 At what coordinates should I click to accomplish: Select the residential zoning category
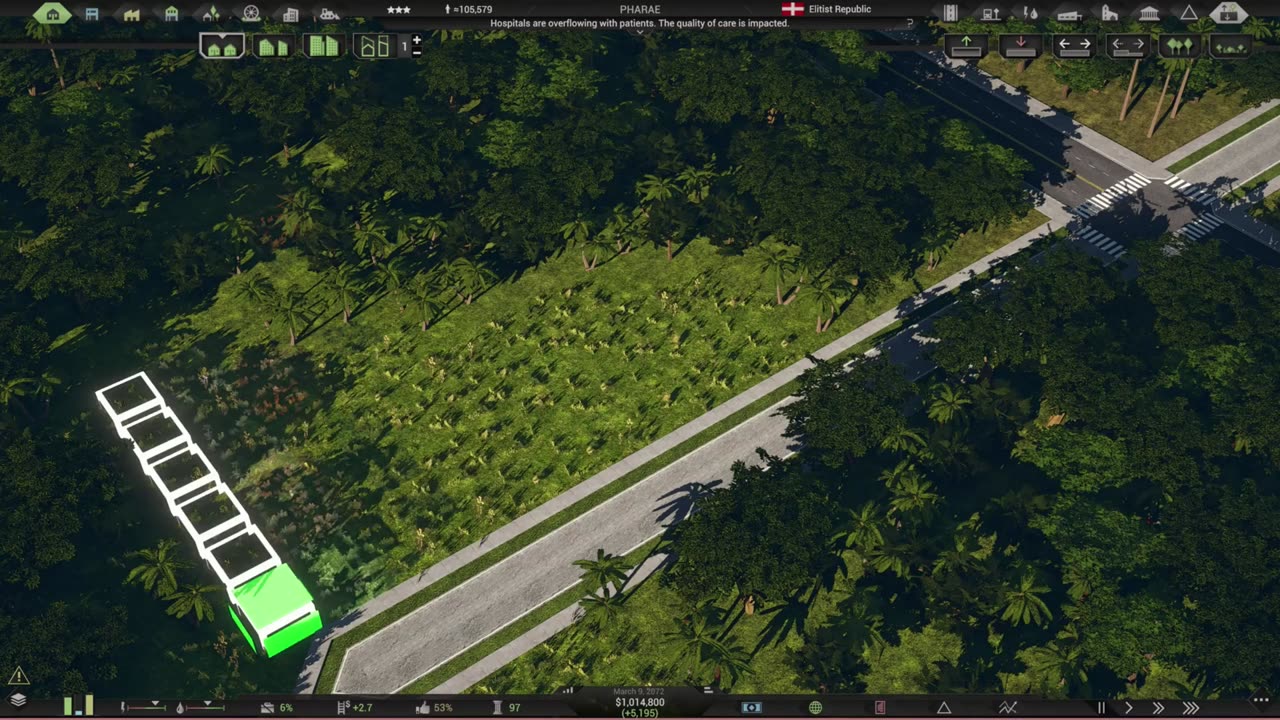point(52,13)
